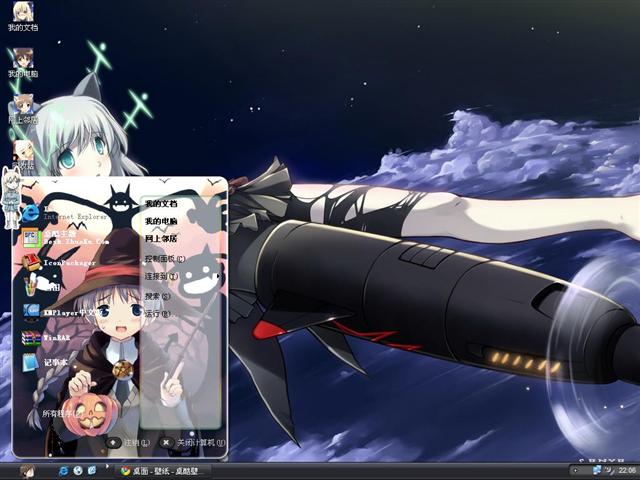Screen dimensions: 640x480
Task: Open 网上邻居 in the start menu's right column
Action: pos(161,239)
